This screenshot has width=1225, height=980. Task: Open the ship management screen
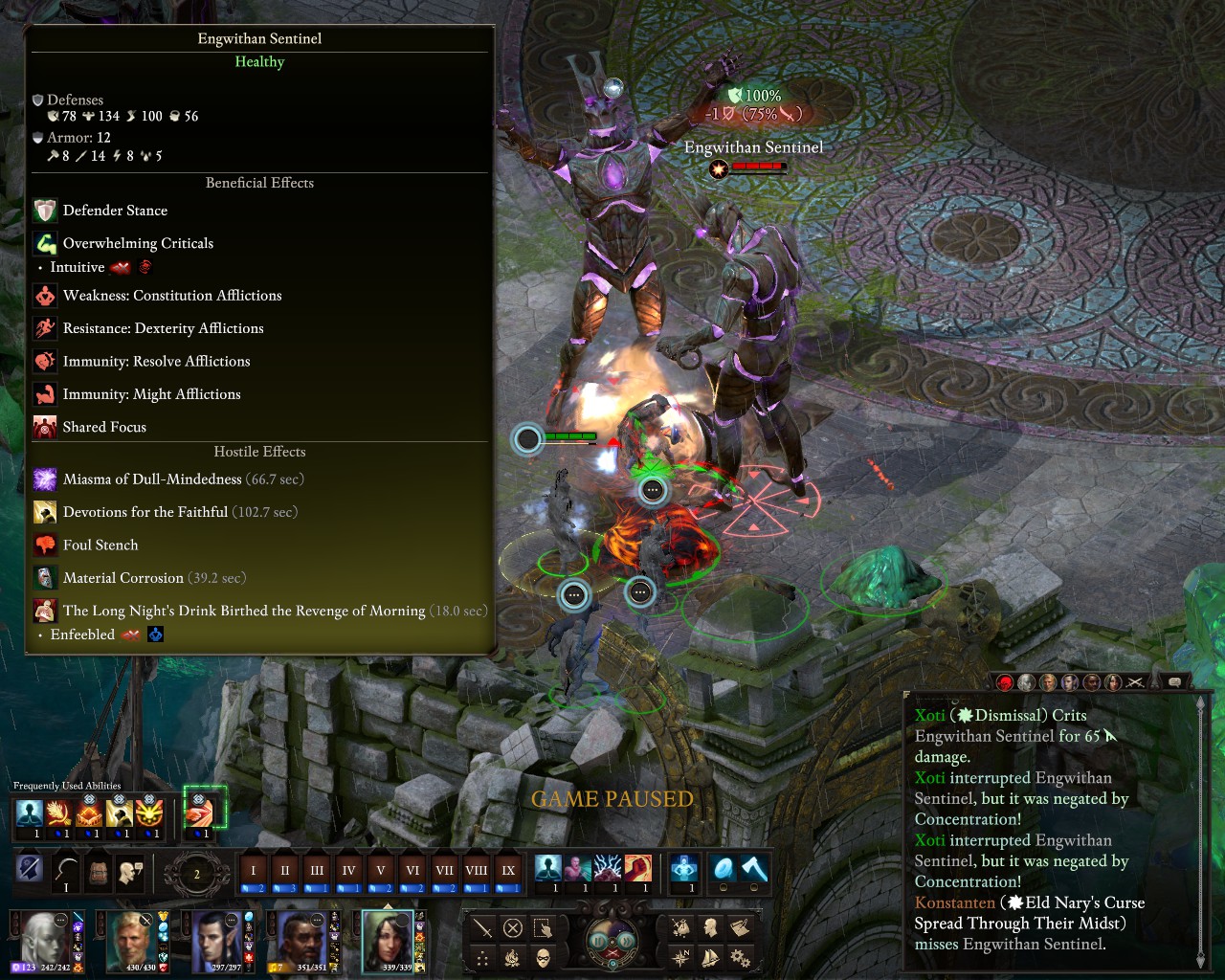point(710,957)
